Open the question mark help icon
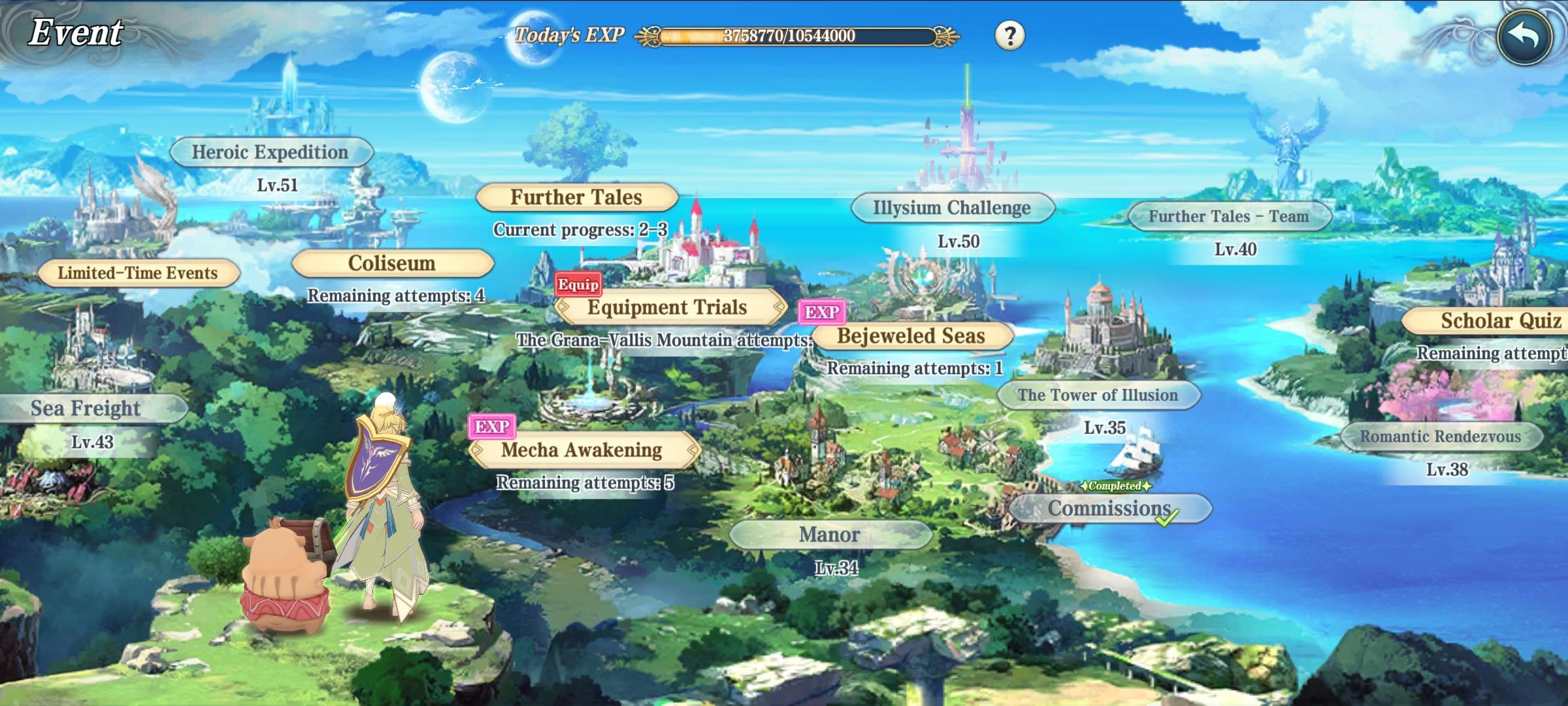This screenshot has width=1568, height=706. tap(1009, 35)
